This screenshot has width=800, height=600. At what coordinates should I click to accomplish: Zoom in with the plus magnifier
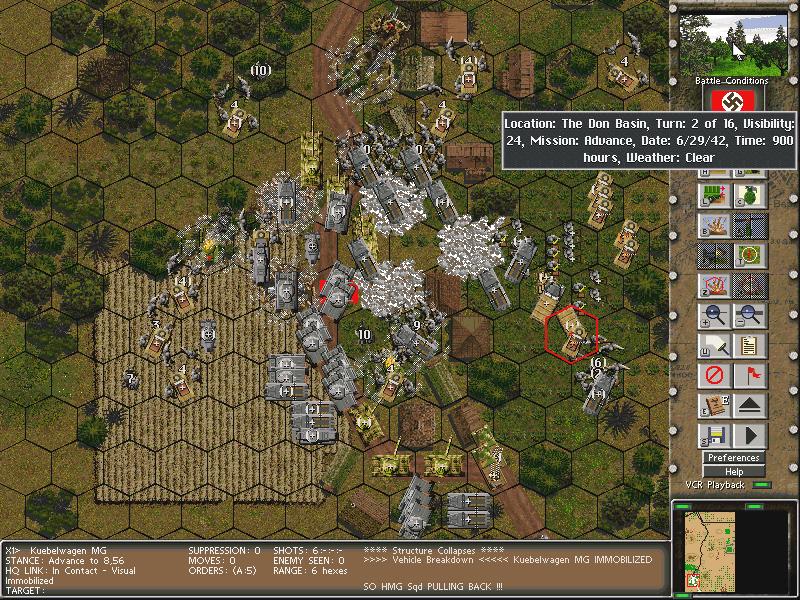[x=713, y=317]
